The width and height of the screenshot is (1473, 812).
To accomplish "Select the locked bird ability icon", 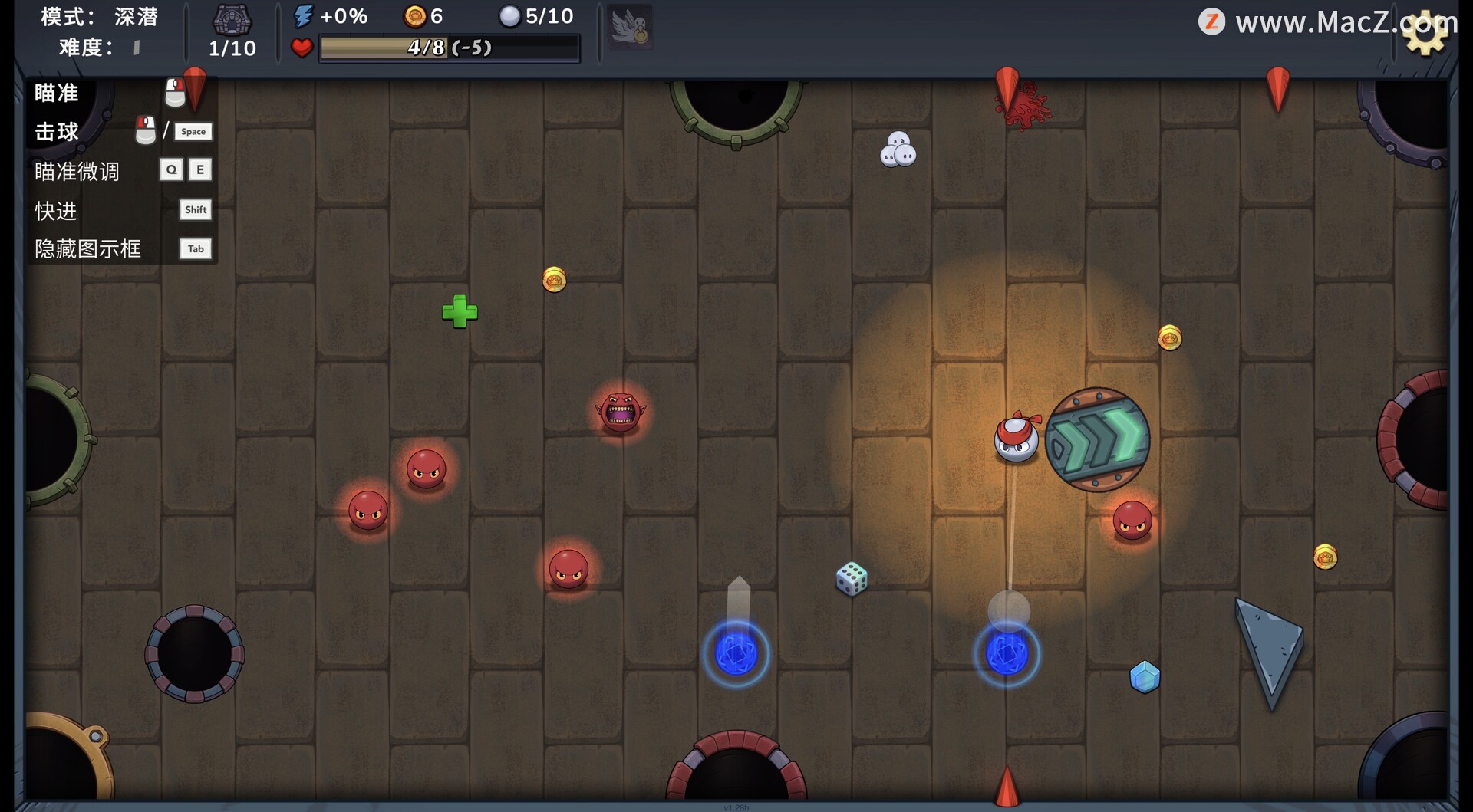I will (x=630, y=28).
